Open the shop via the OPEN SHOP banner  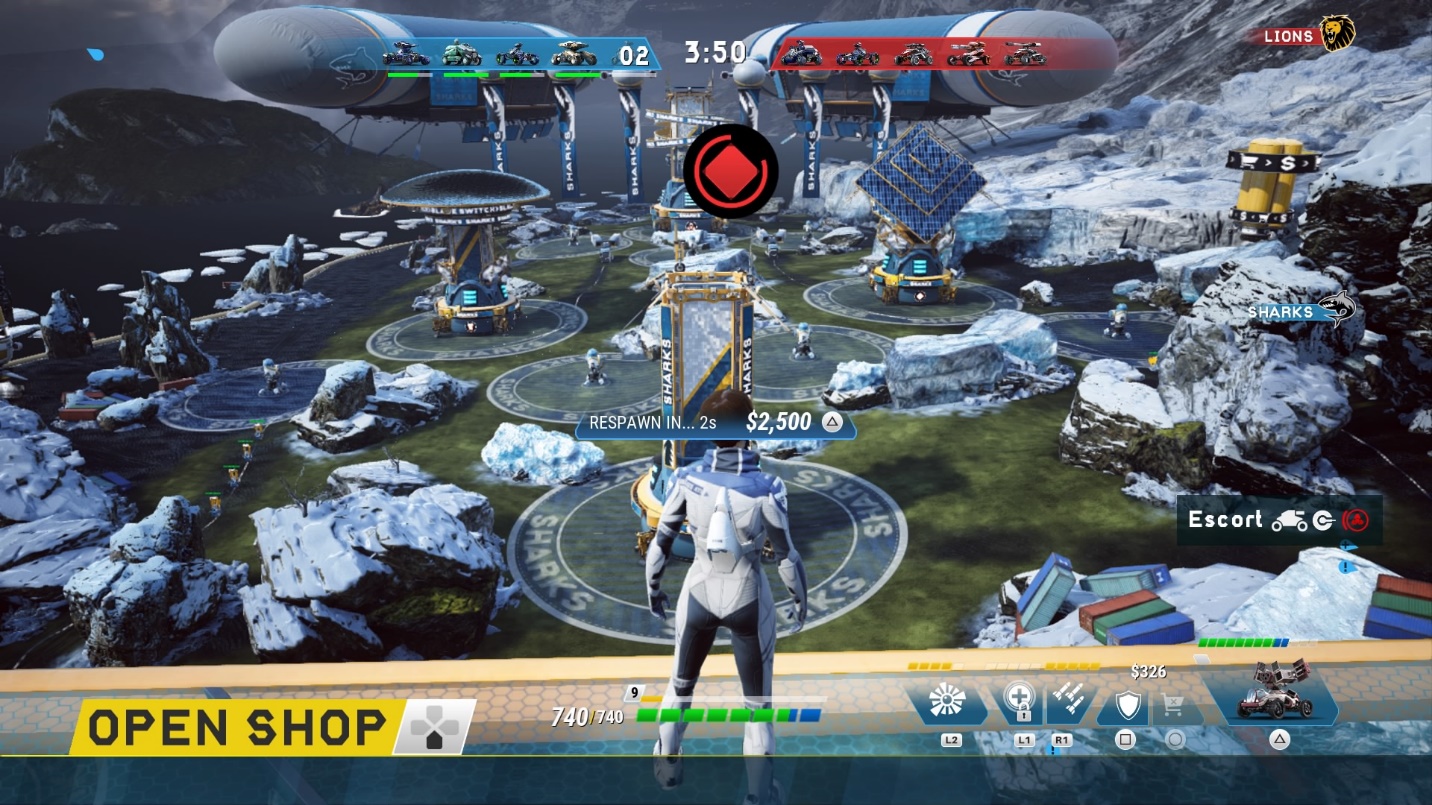point(238,727)
